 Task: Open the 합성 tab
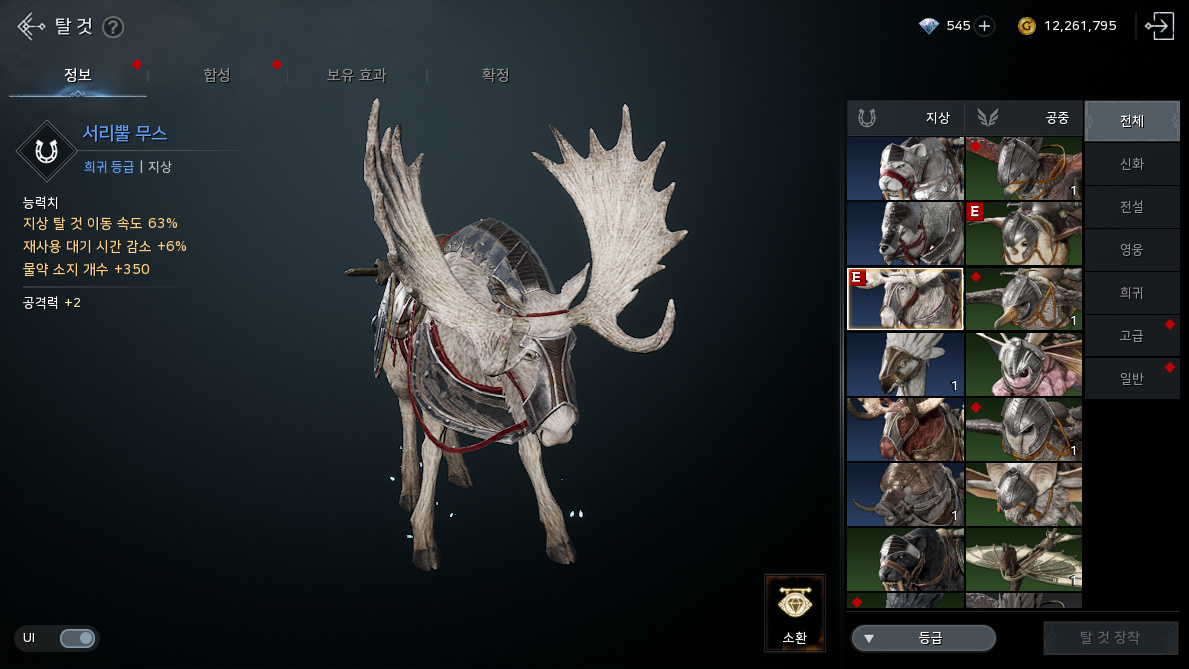pos(217,75)
